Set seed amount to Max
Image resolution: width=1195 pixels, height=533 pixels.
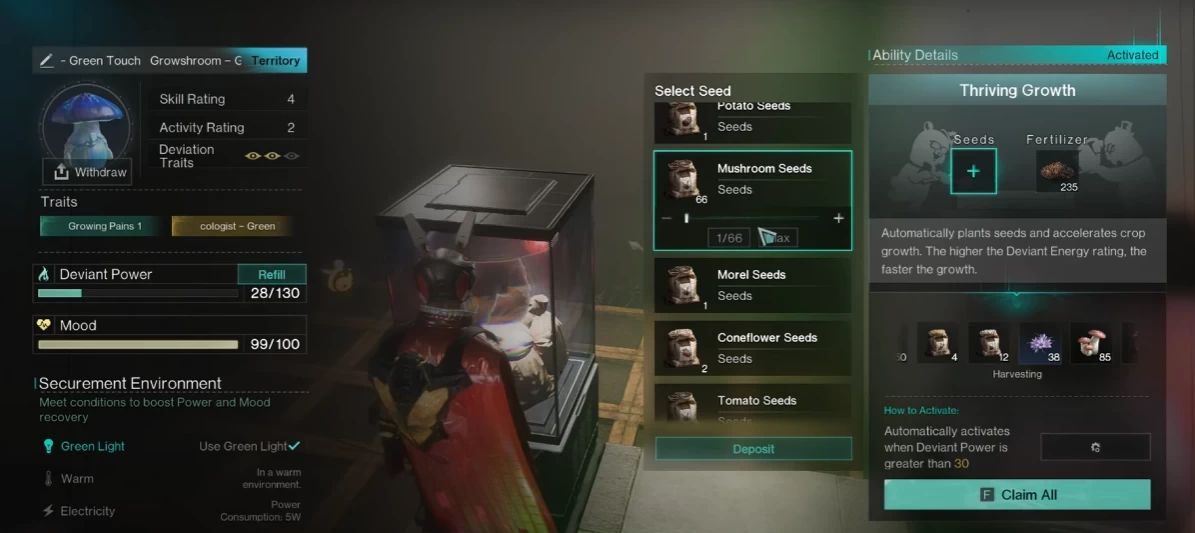pos(777,238)
